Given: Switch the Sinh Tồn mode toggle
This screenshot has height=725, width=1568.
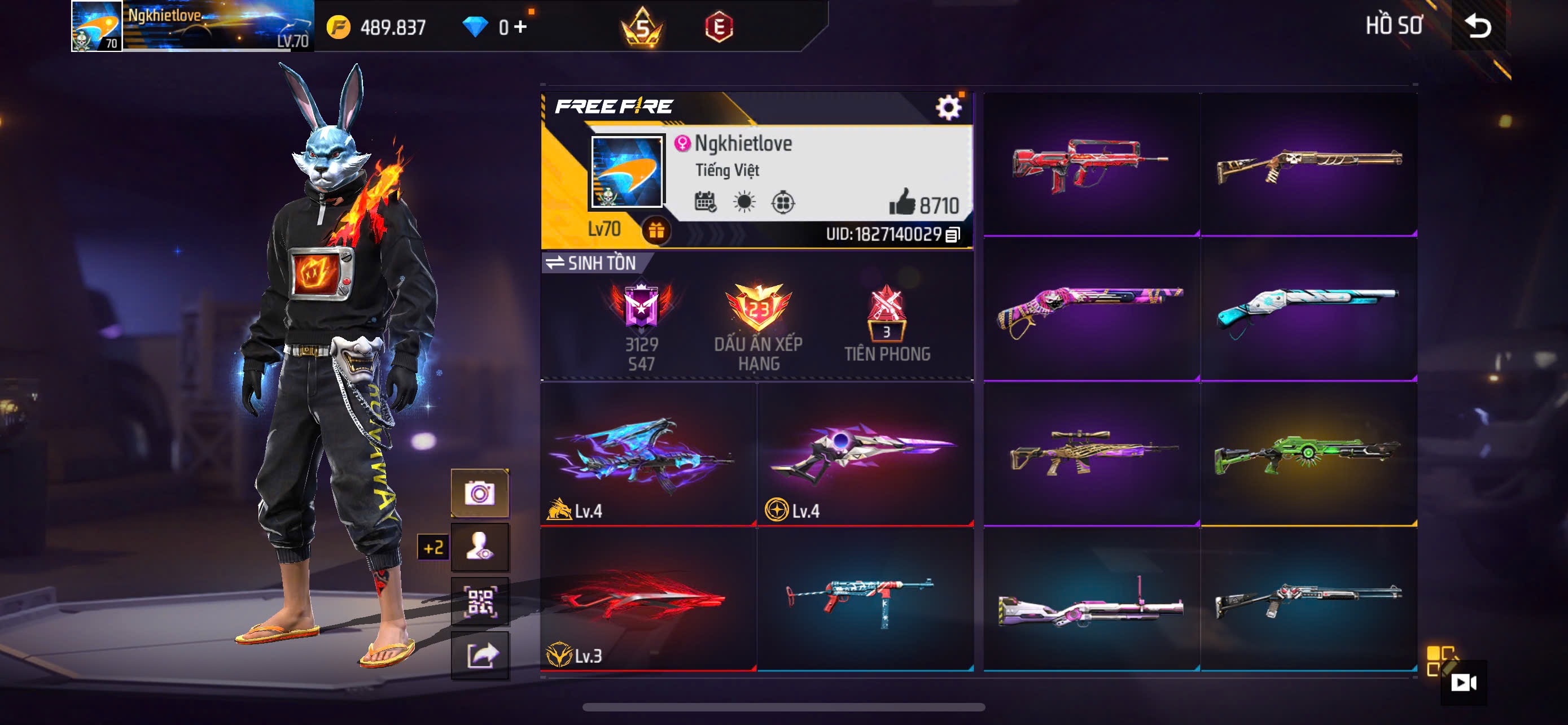Looking at the screenshot, I should point(590,263).
